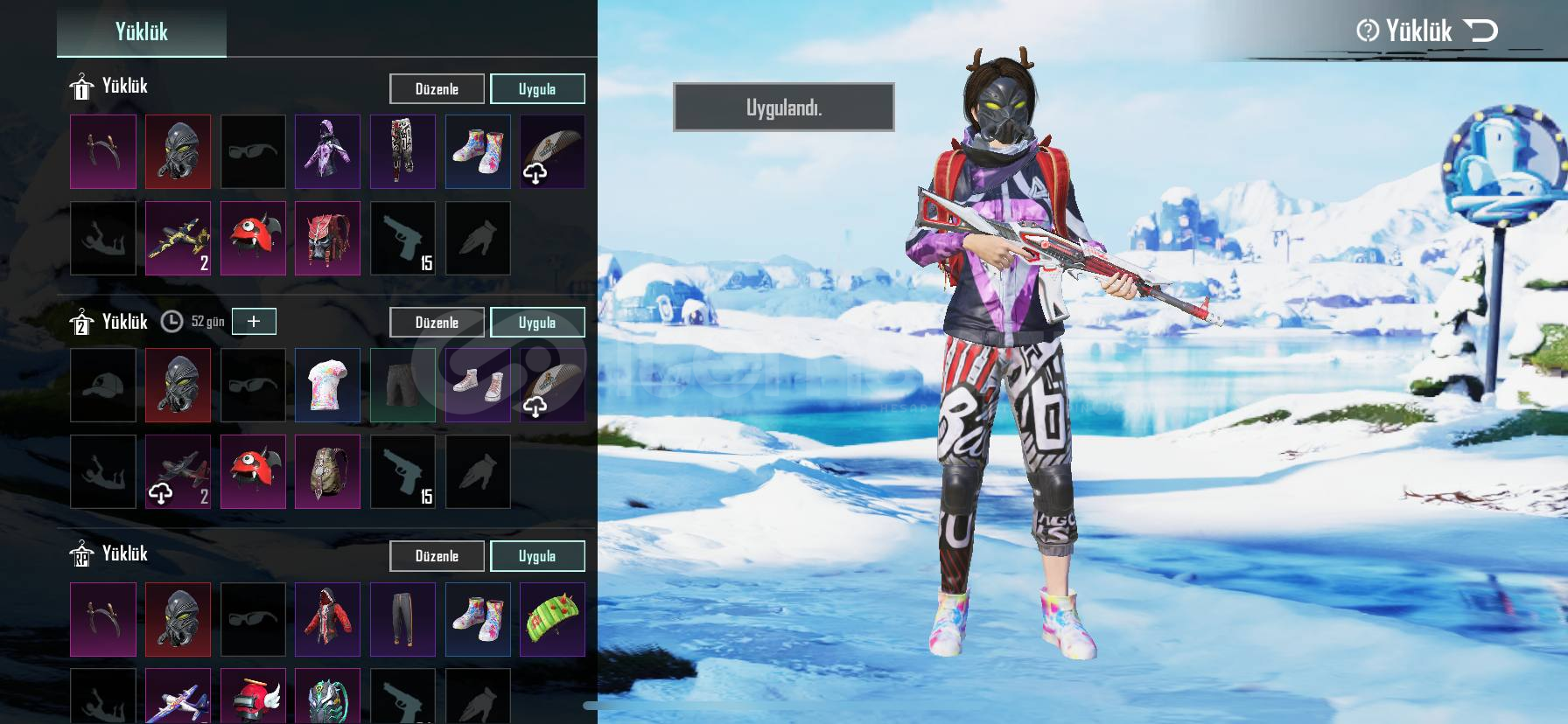Choose the white paint-splatter t-shirt slot
The image size is (1568, 724).
[327, 385]
